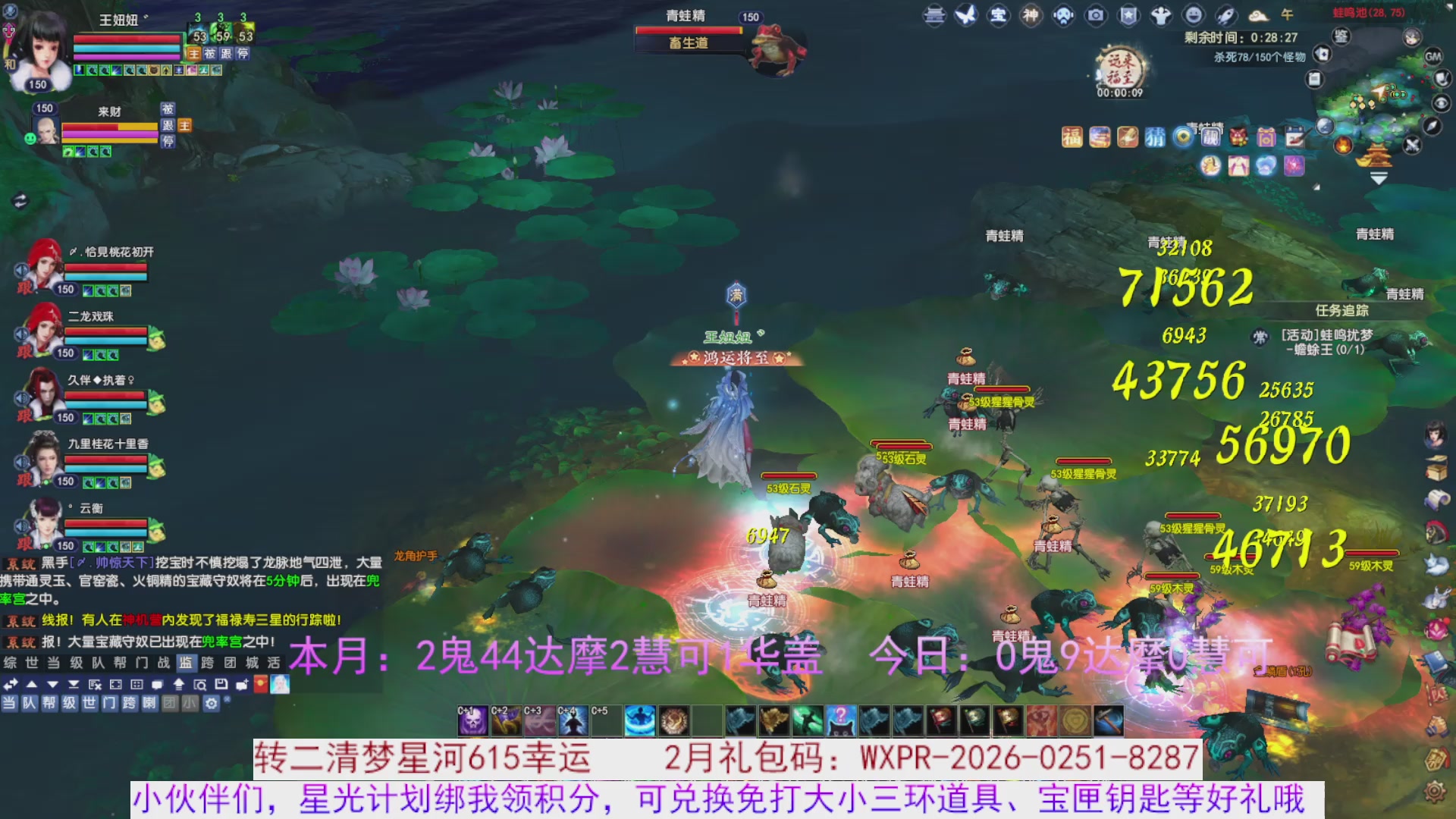The width and height of the screenshot is (1456, 819).
Task: Open the 宝 treasure icon on top bar
Action: pos(998,14)
